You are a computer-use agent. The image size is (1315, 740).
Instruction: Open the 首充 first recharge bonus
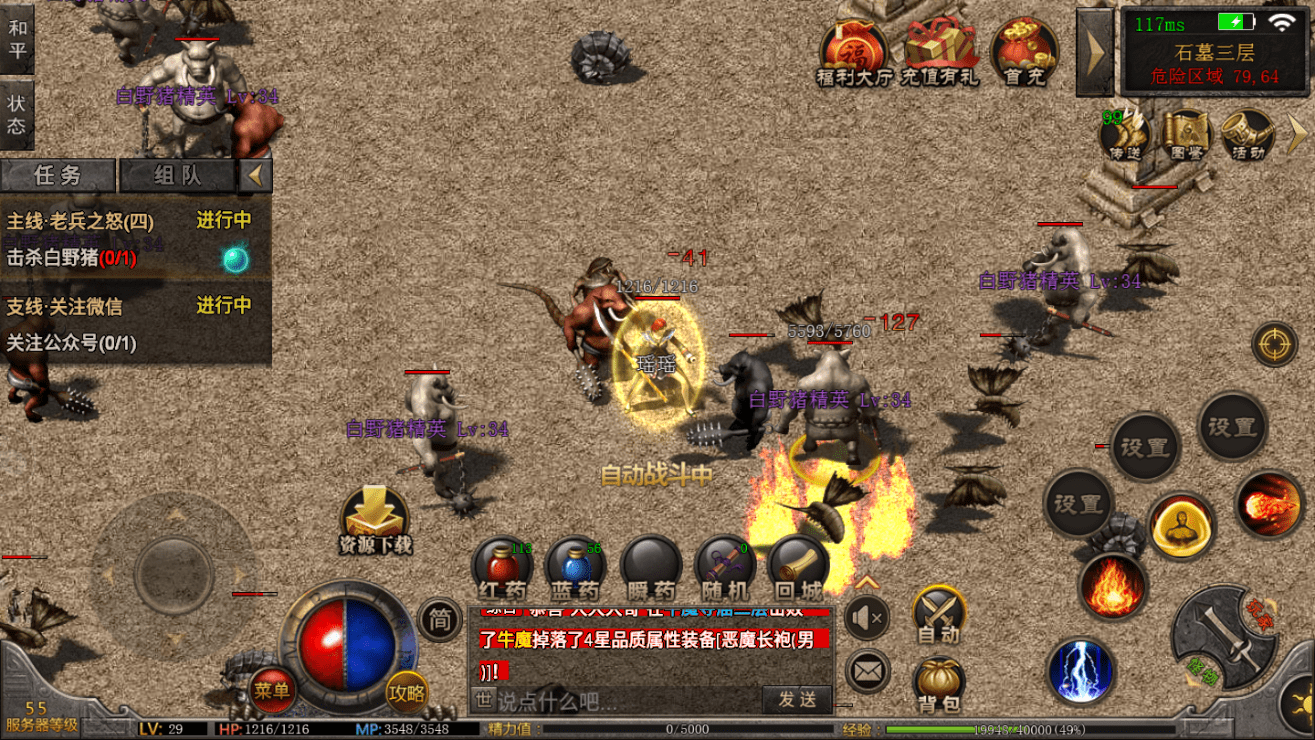point(1024,52)
